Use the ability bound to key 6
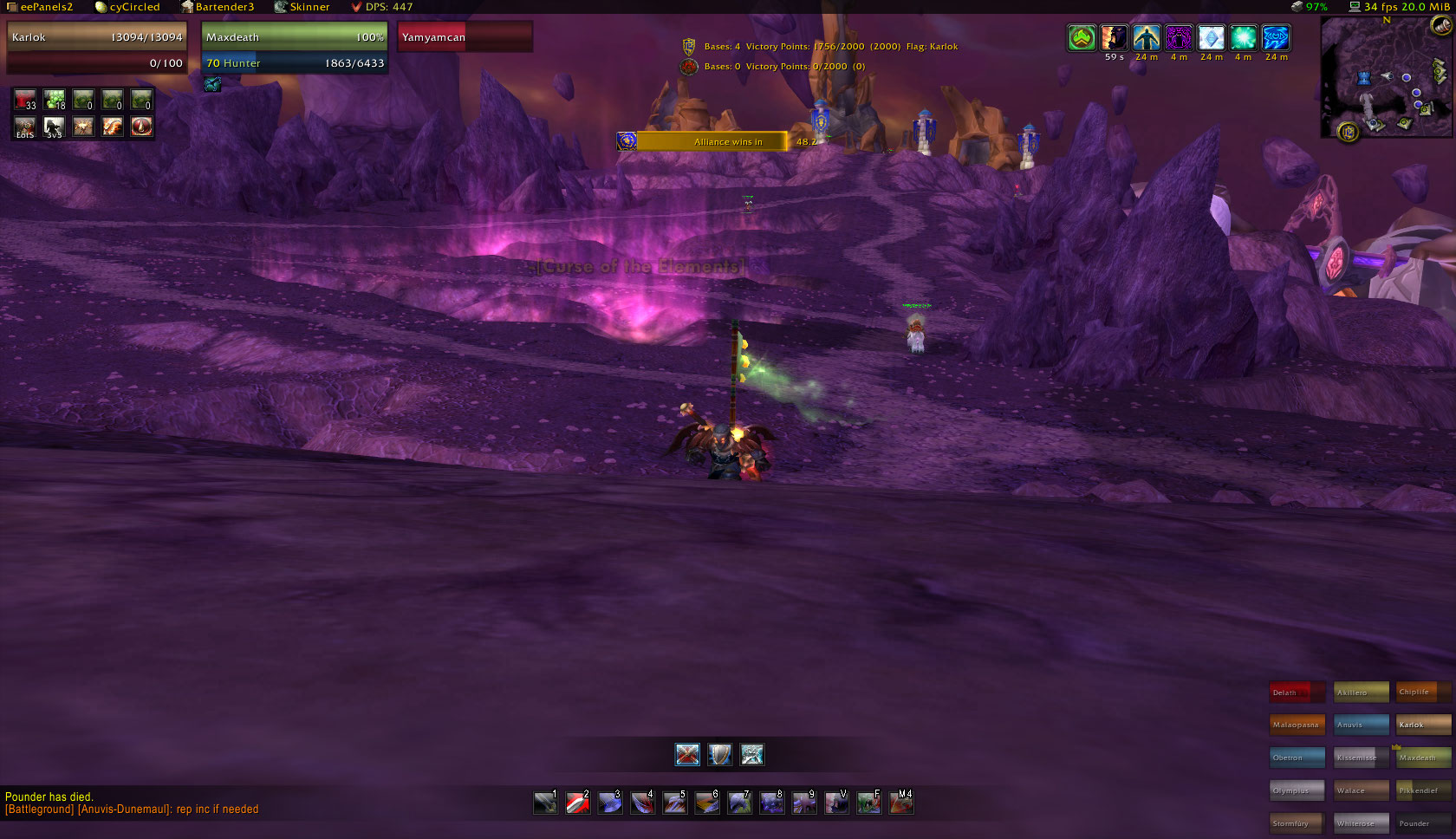This screenshot has height=839, width=1456. 706,803
